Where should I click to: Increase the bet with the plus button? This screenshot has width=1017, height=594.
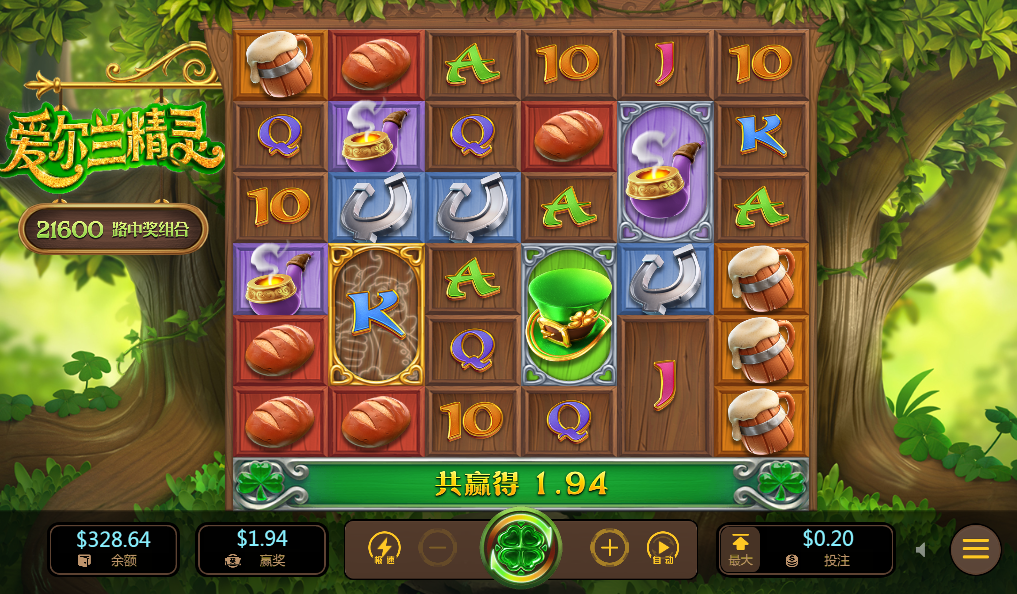point(609,548)
